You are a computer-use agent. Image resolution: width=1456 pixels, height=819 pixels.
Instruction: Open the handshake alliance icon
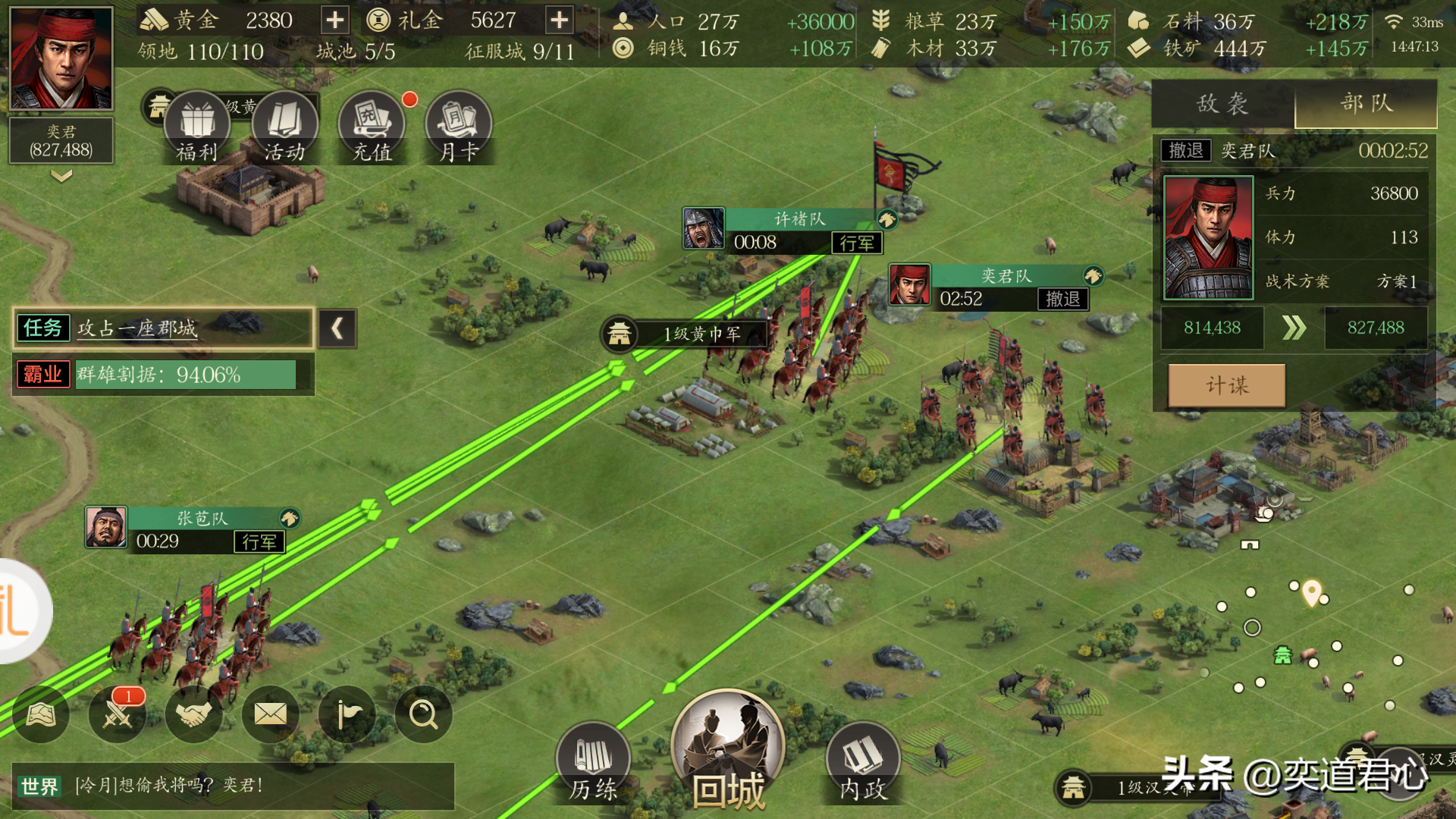tap(193, 714)
